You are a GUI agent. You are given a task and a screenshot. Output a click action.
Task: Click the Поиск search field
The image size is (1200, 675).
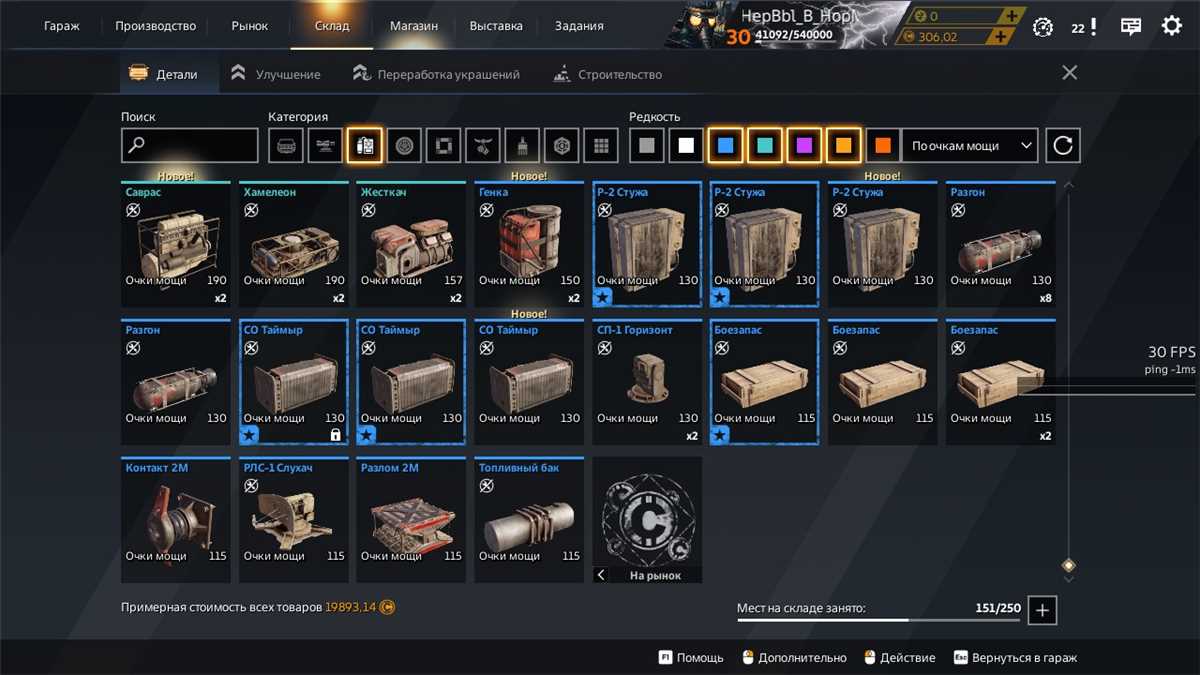click(x=190, y=146)
